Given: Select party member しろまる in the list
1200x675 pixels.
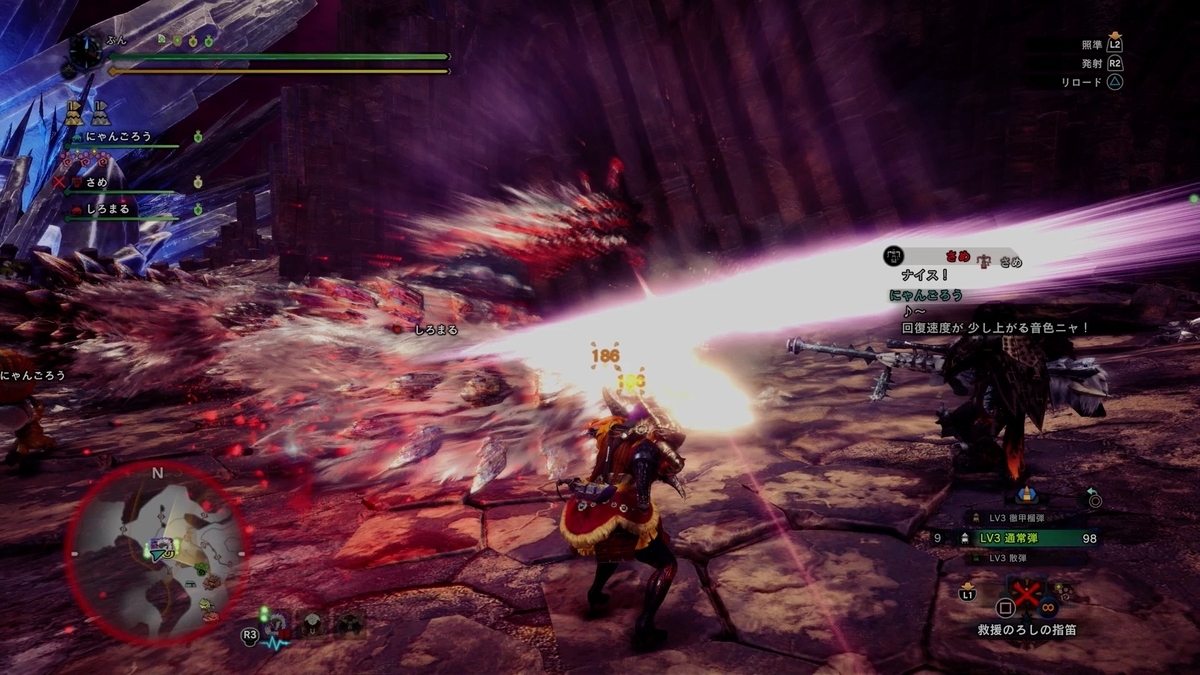Looking at the screenshot, I should 108,209.
